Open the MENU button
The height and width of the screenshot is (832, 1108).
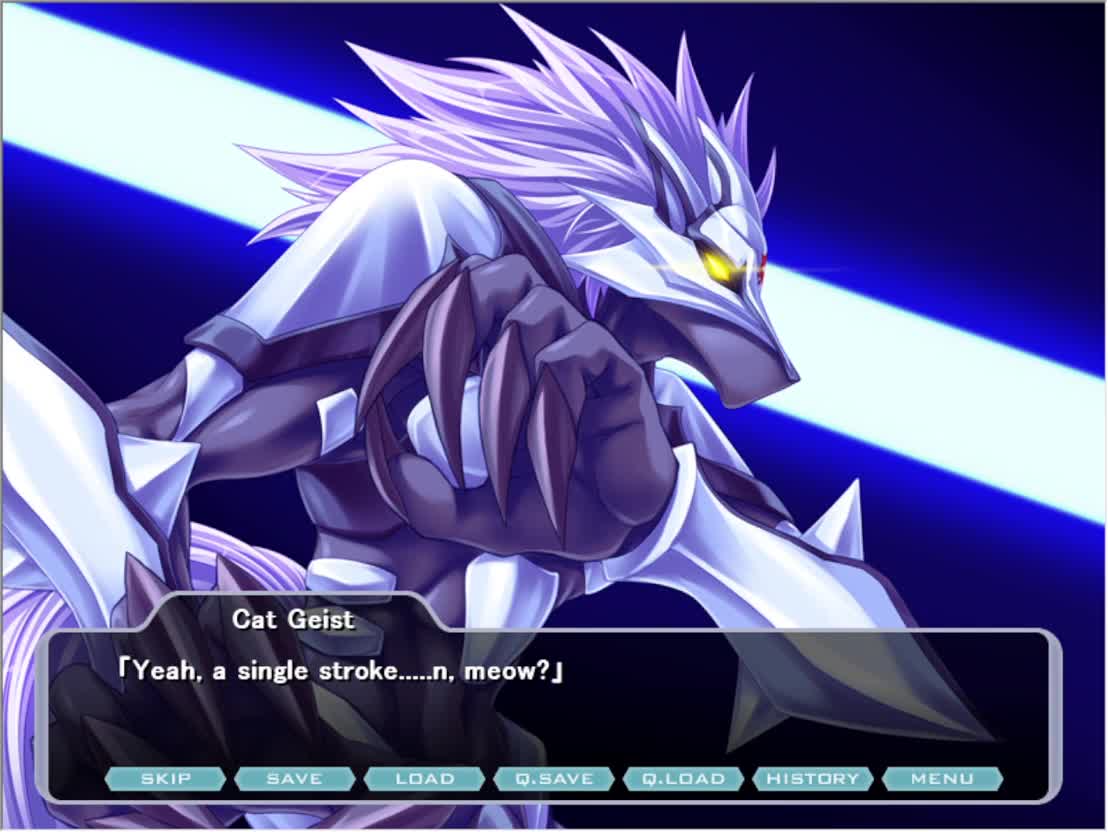[x=942, y=779]
